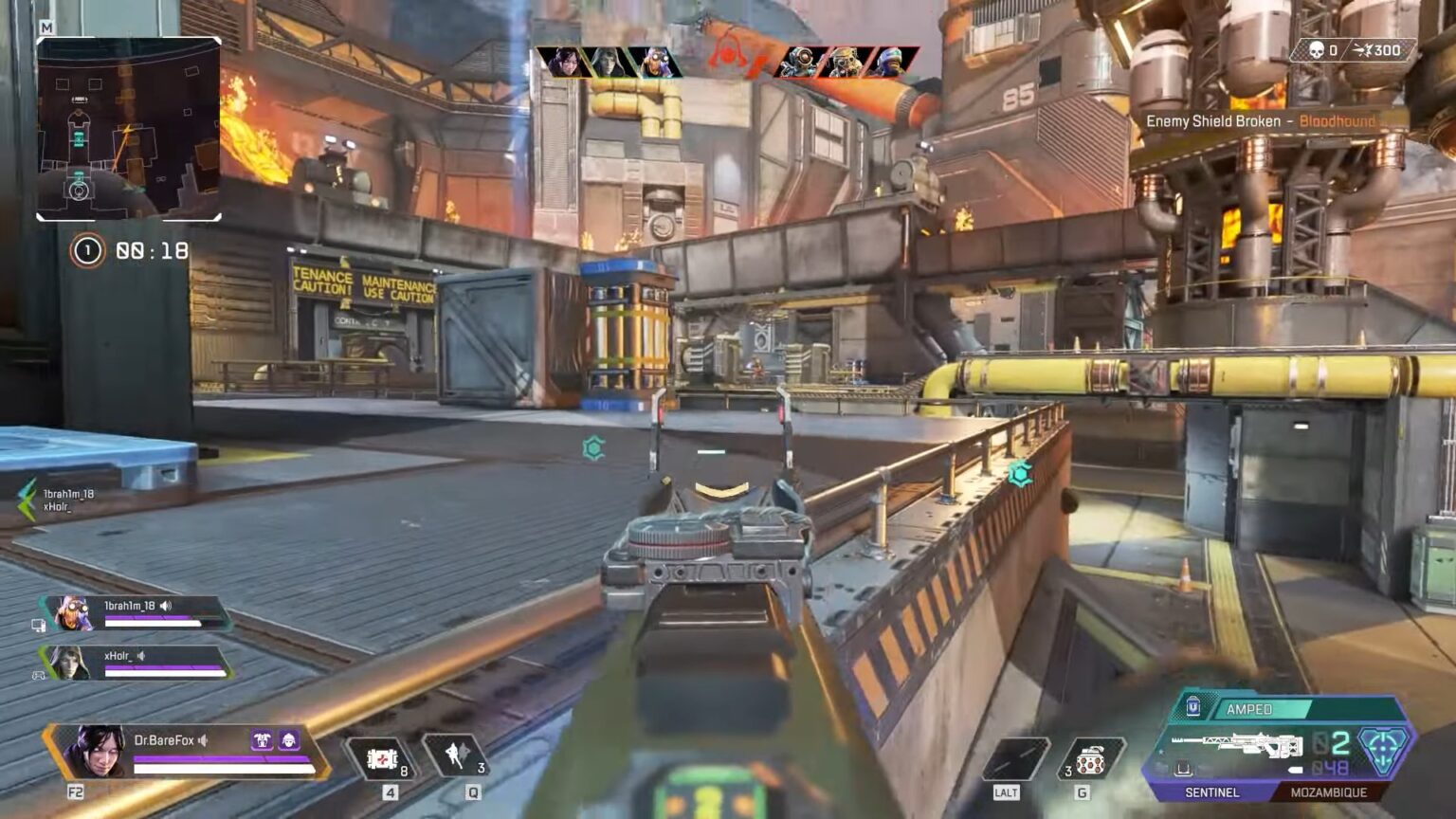
Task: Click the body armor icon beside Dr.BareFox's name
Action: pos(262,740)
